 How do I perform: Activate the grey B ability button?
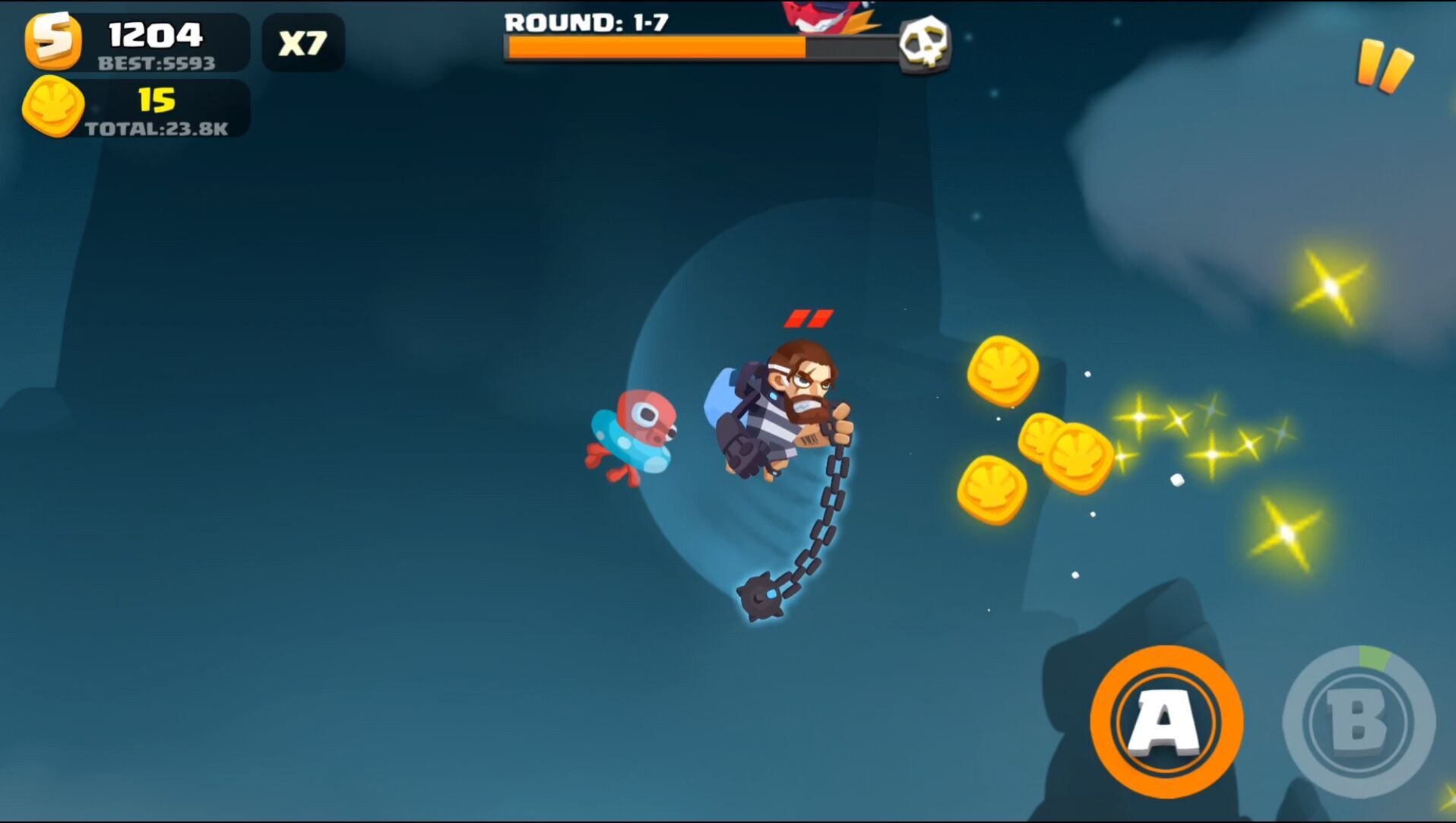tap(1359, 721)
